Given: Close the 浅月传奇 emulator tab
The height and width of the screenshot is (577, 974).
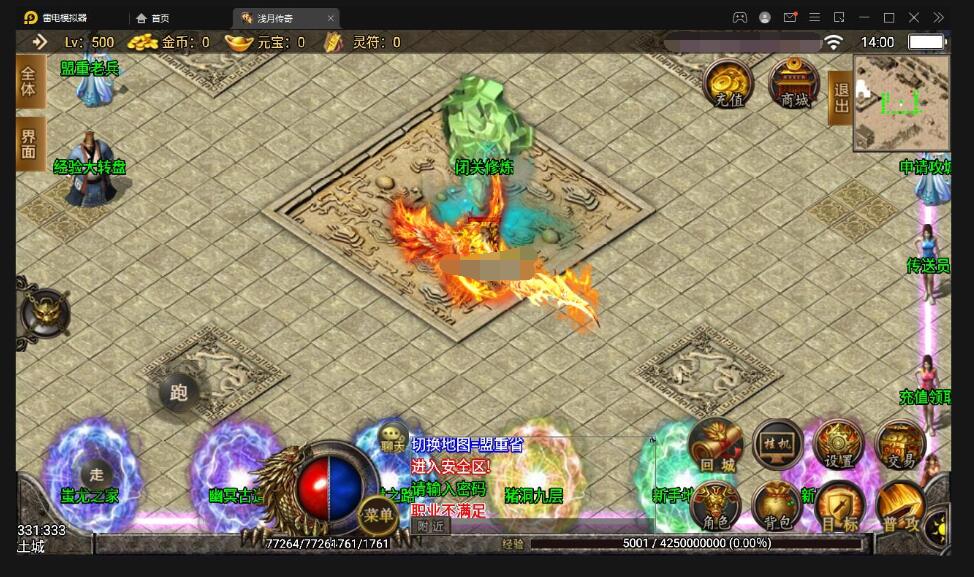Looking at the screenshot, I should coord(331,18).
